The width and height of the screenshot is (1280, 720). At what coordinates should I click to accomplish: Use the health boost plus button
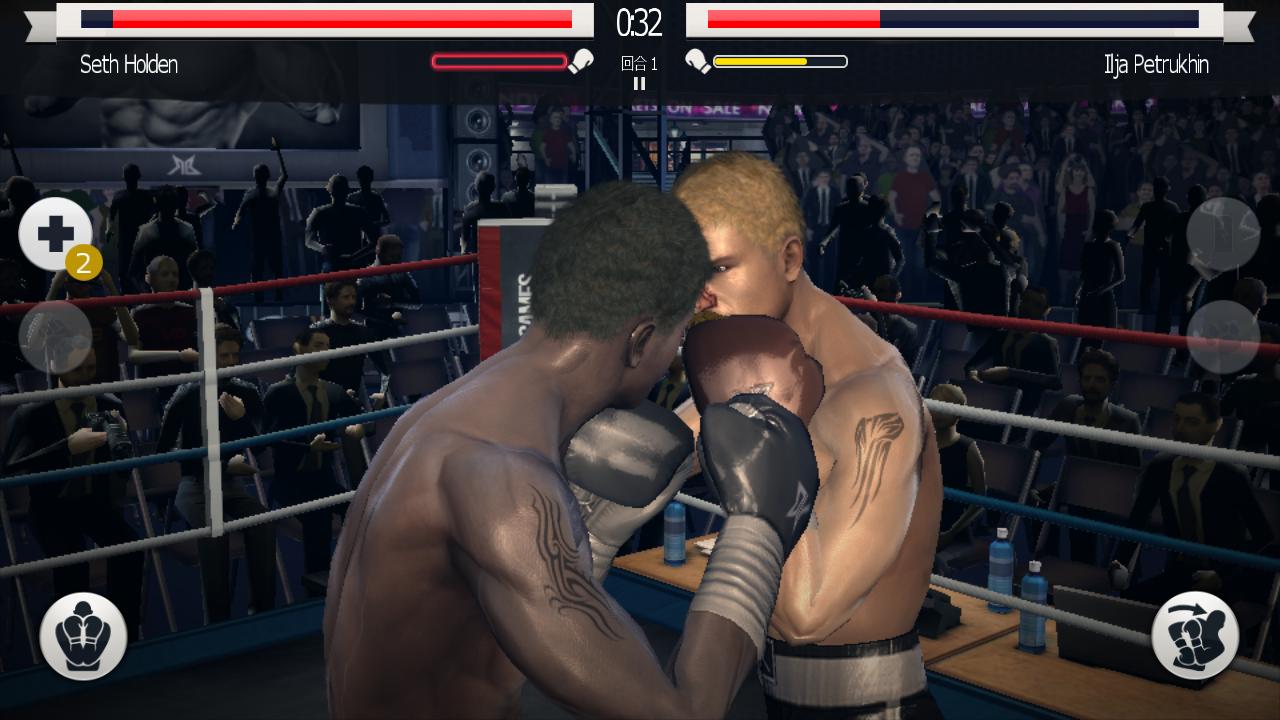(x=54, y=235)
